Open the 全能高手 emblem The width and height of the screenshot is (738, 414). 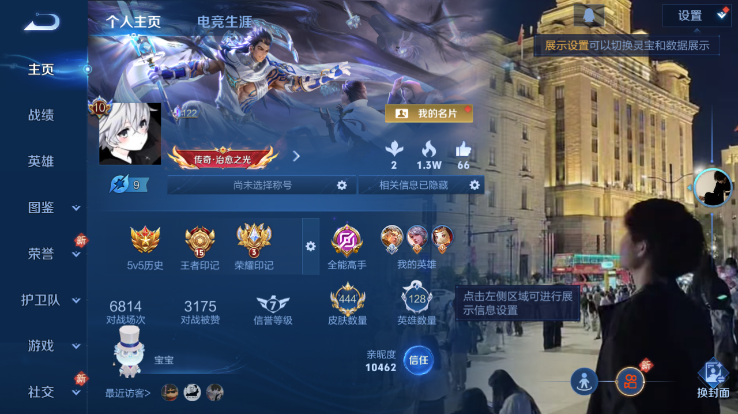(347, 246)
